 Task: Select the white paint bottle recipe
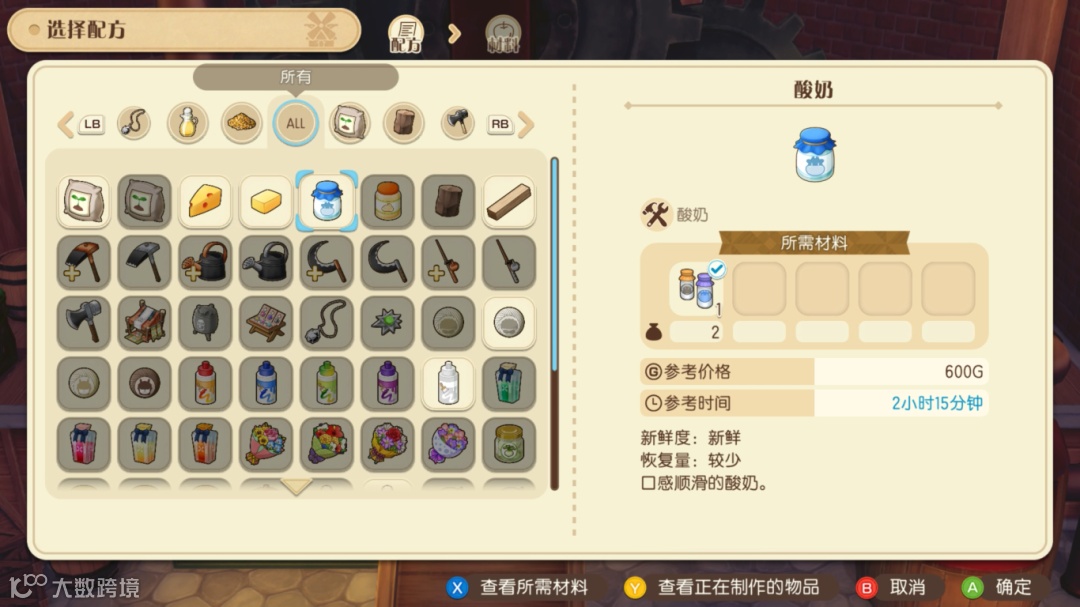448,383
